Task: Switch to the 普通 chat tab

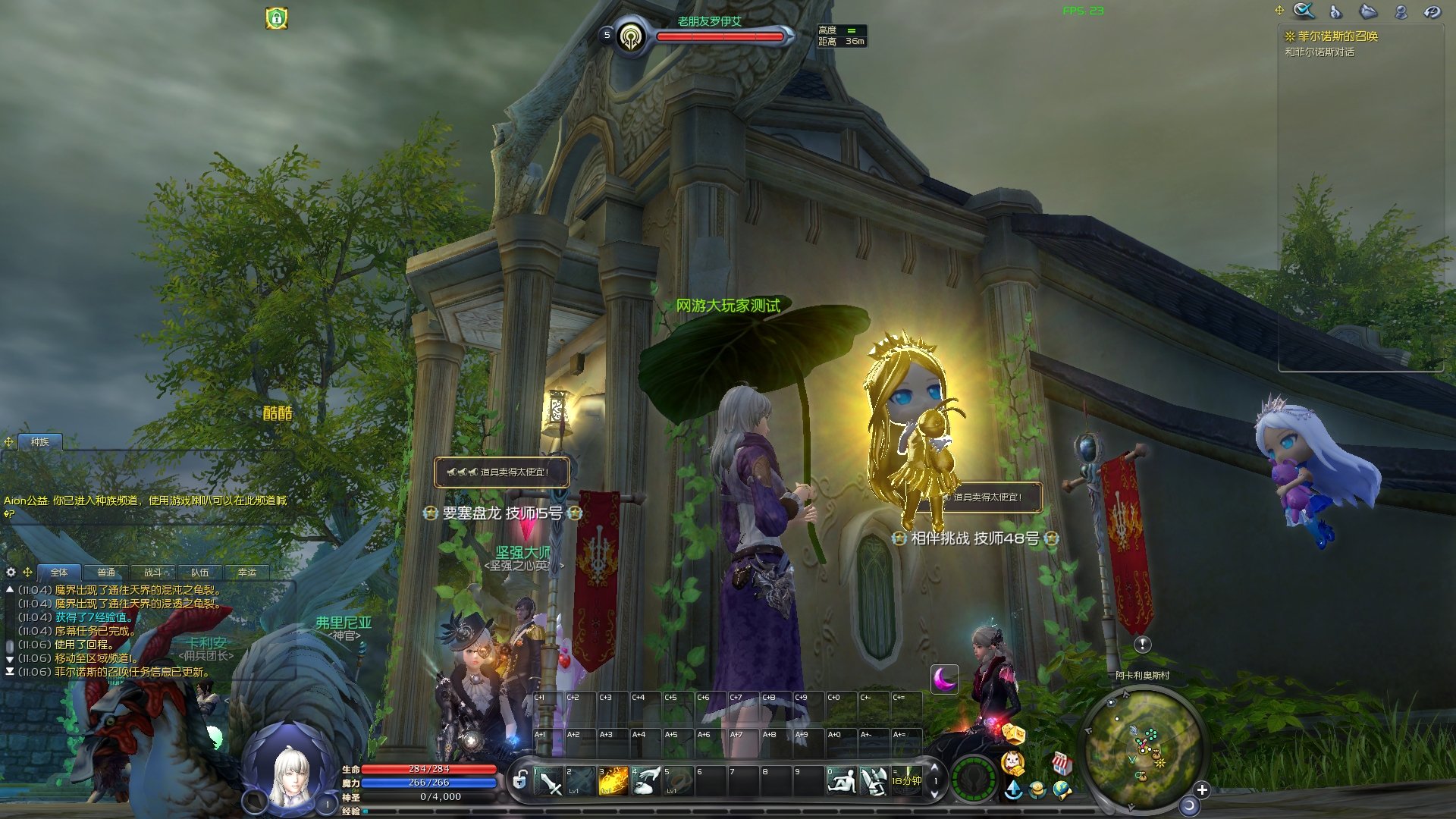Action: pos(106,573)
